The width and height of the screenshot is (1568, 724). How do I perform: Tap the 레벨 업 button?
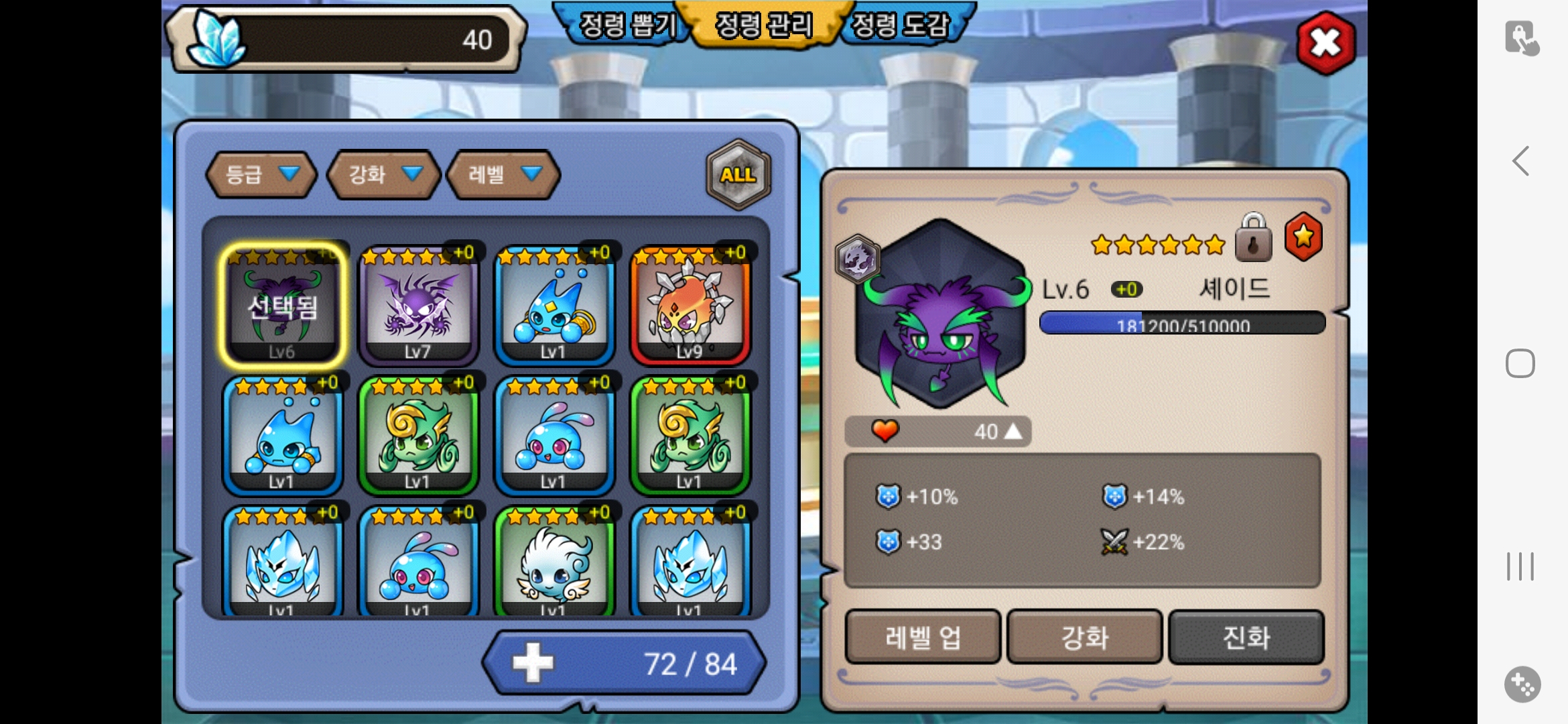923,637
